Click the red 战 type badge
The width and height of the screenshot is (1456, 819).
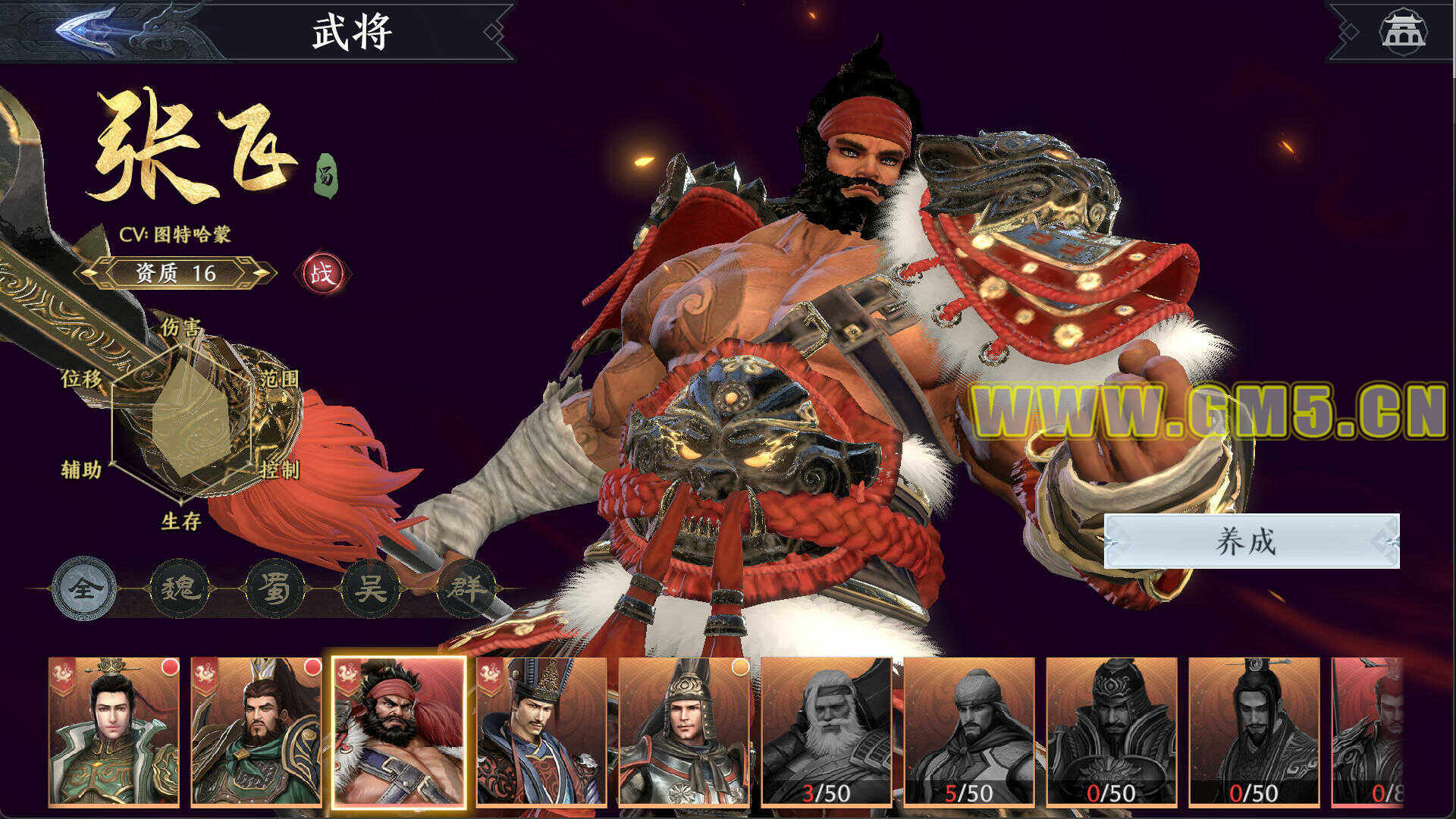click(322, 273)
